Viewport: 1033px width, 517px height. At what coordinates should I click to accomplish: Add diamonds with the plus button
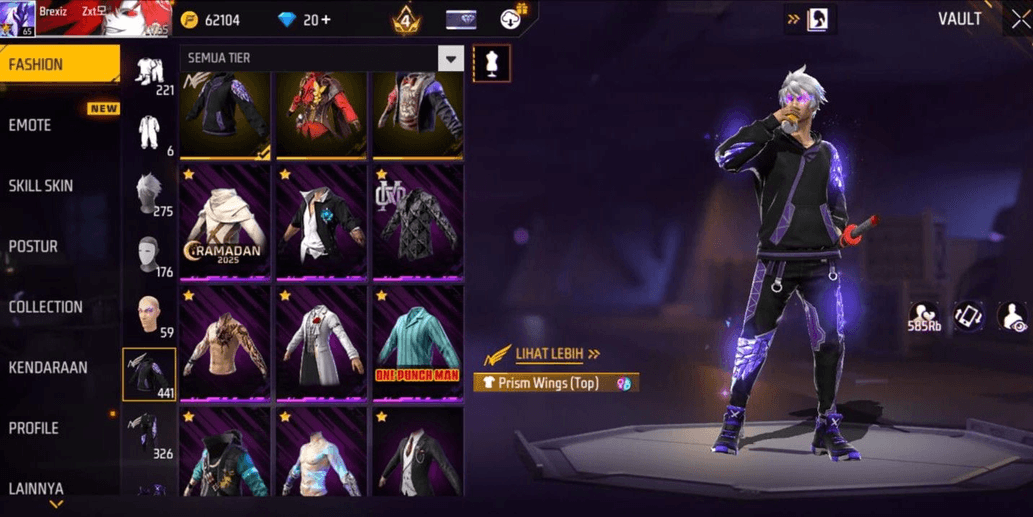click(324, 20)
